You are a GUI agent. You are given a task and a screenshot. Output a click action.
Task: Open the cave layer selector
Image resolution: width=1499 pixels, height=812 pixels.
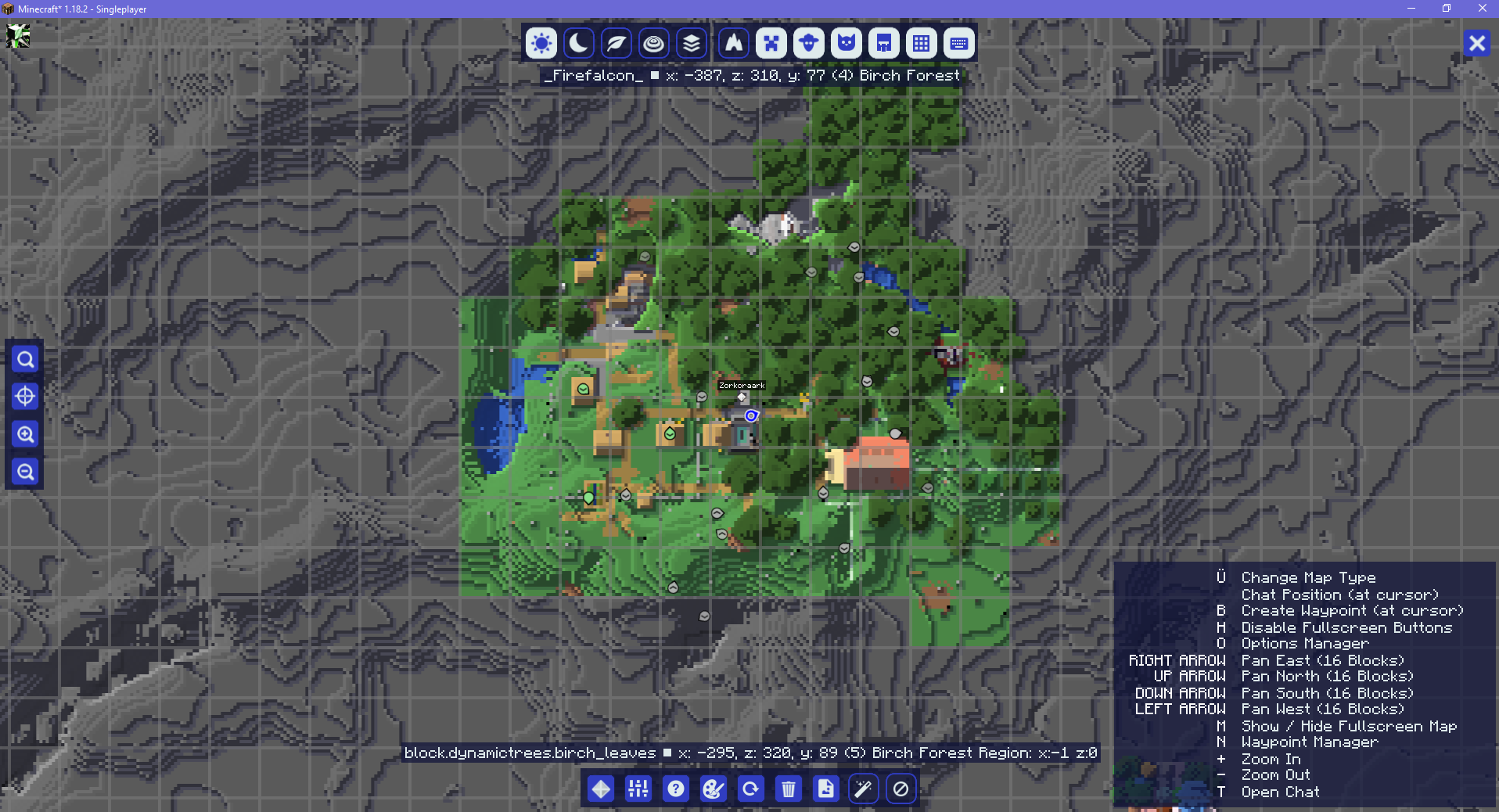(691, 43)
